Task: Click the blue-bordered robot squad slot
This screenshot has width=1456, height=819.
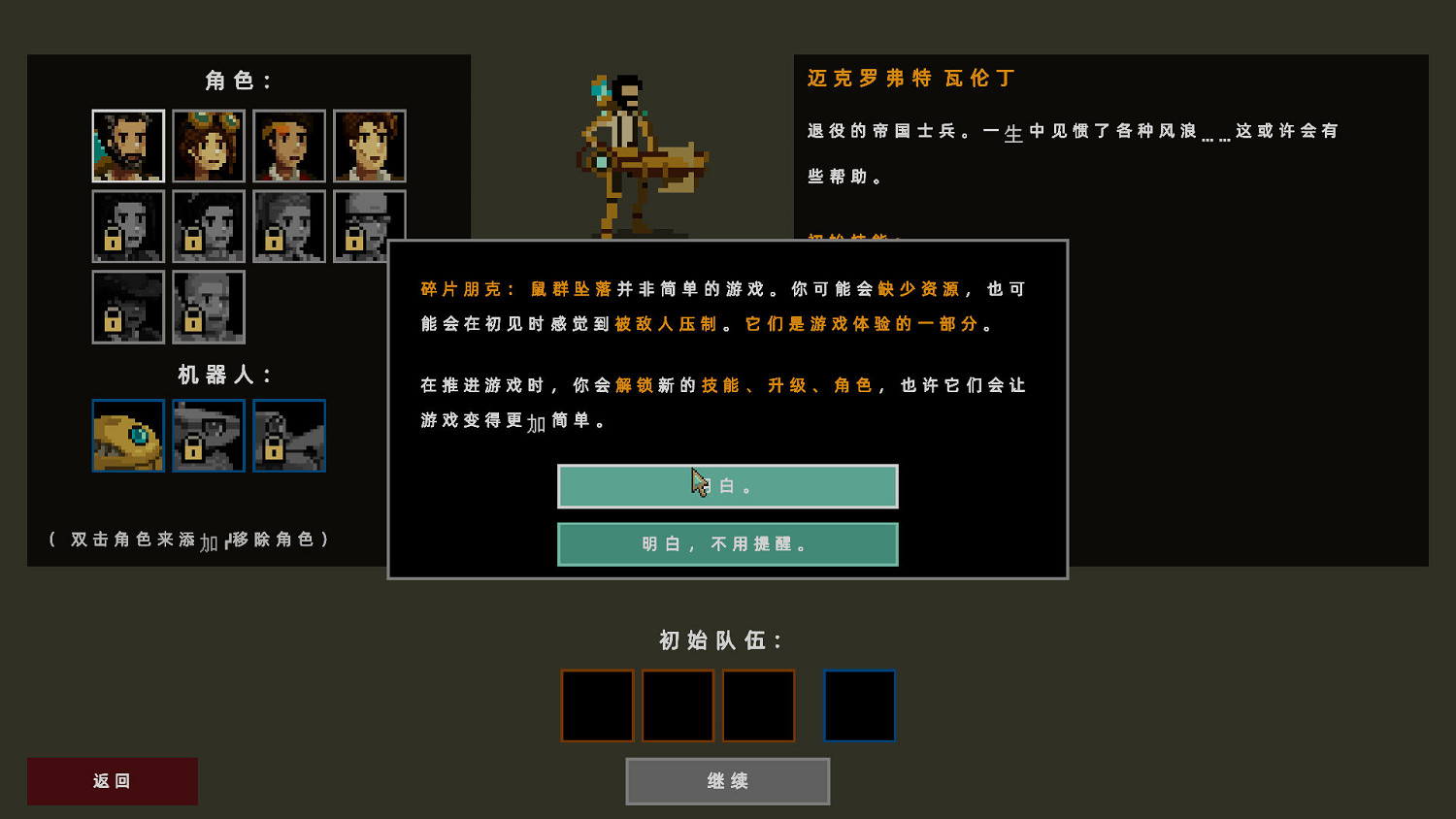Action: tap(858, 705)
